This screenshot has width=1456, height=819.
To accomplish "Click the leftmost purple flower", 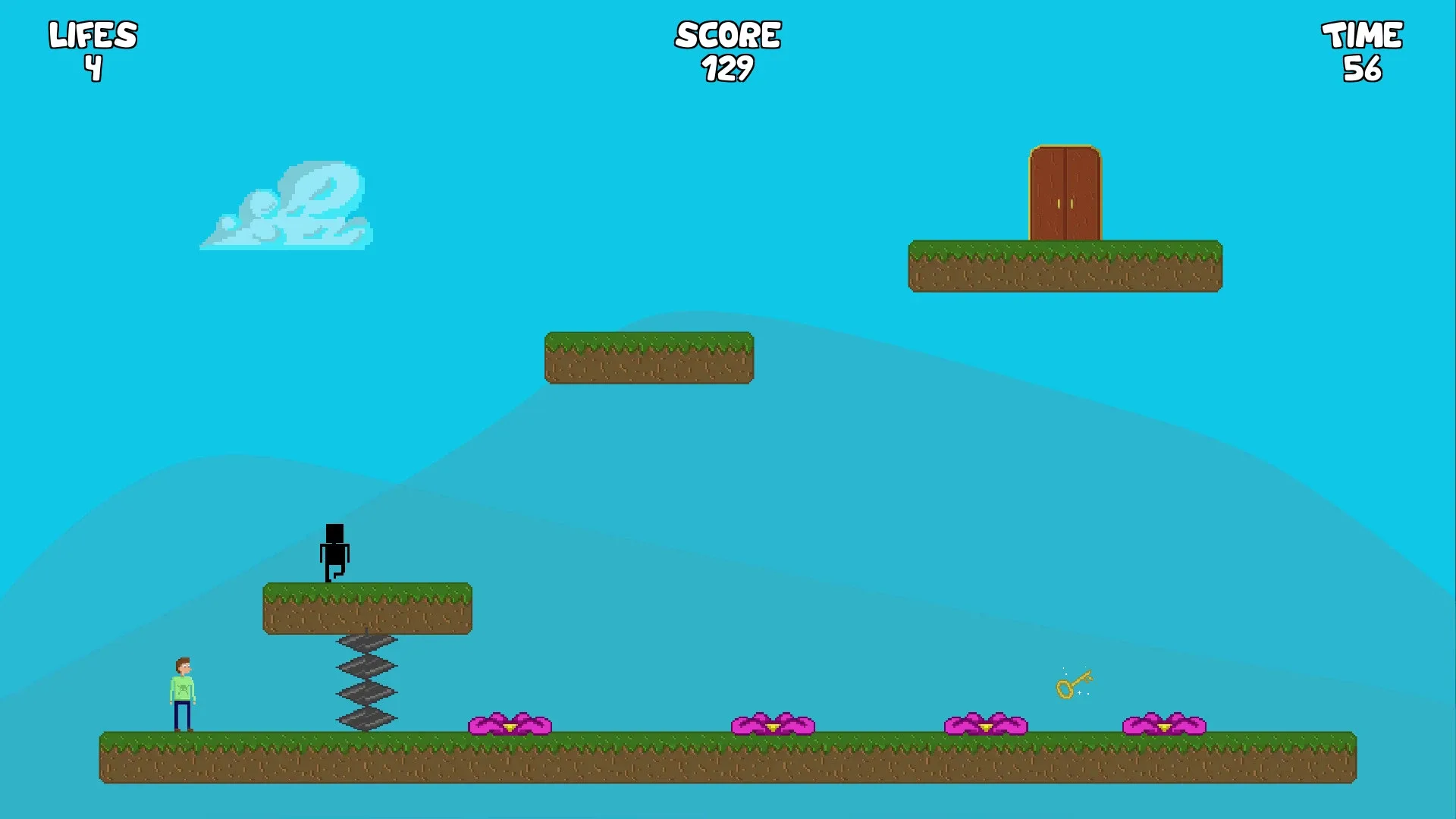I will (x=510, y=724).
